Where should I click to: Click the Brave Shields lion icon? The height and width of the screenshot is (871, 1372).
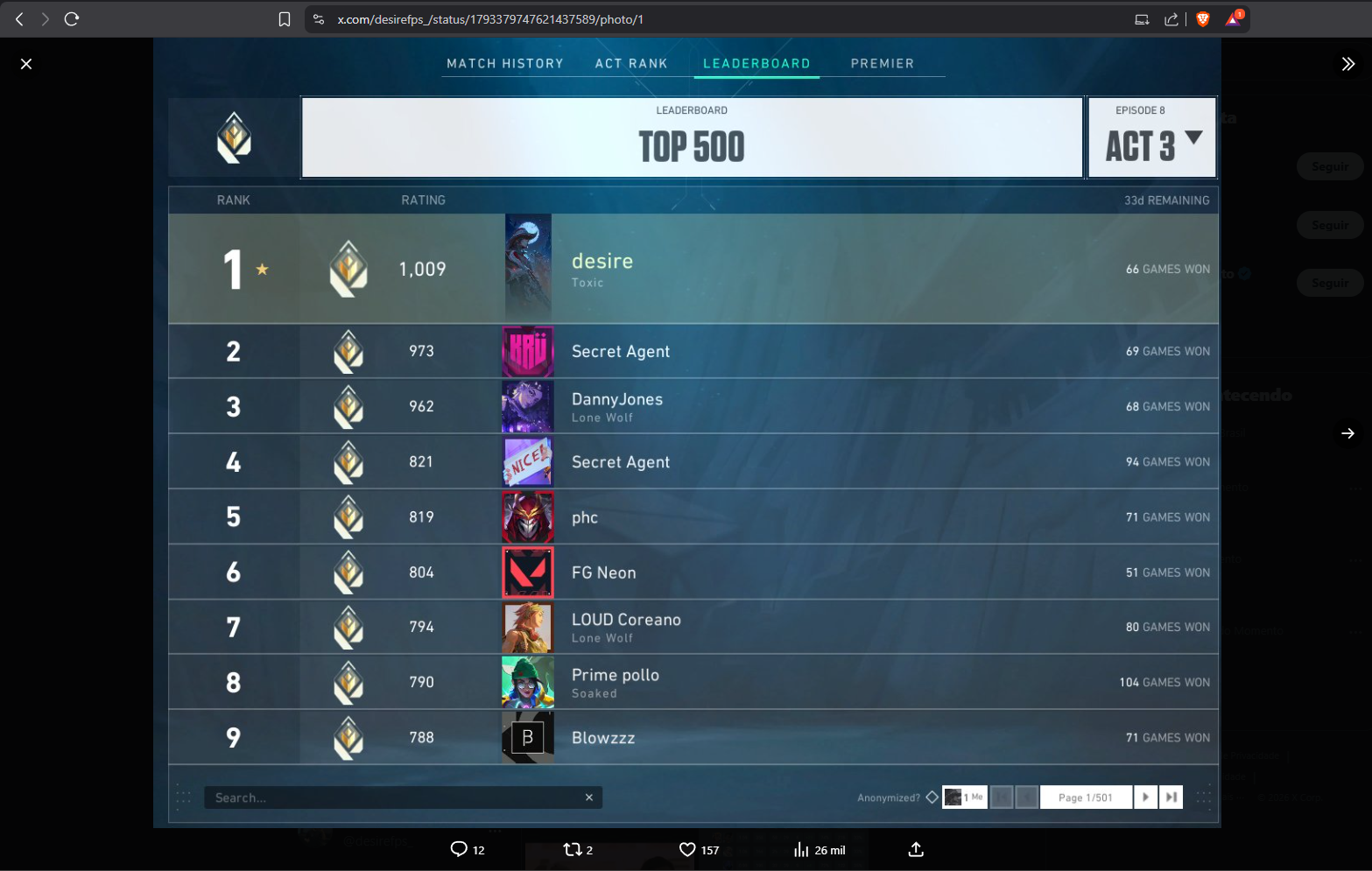click(1202, 18)
